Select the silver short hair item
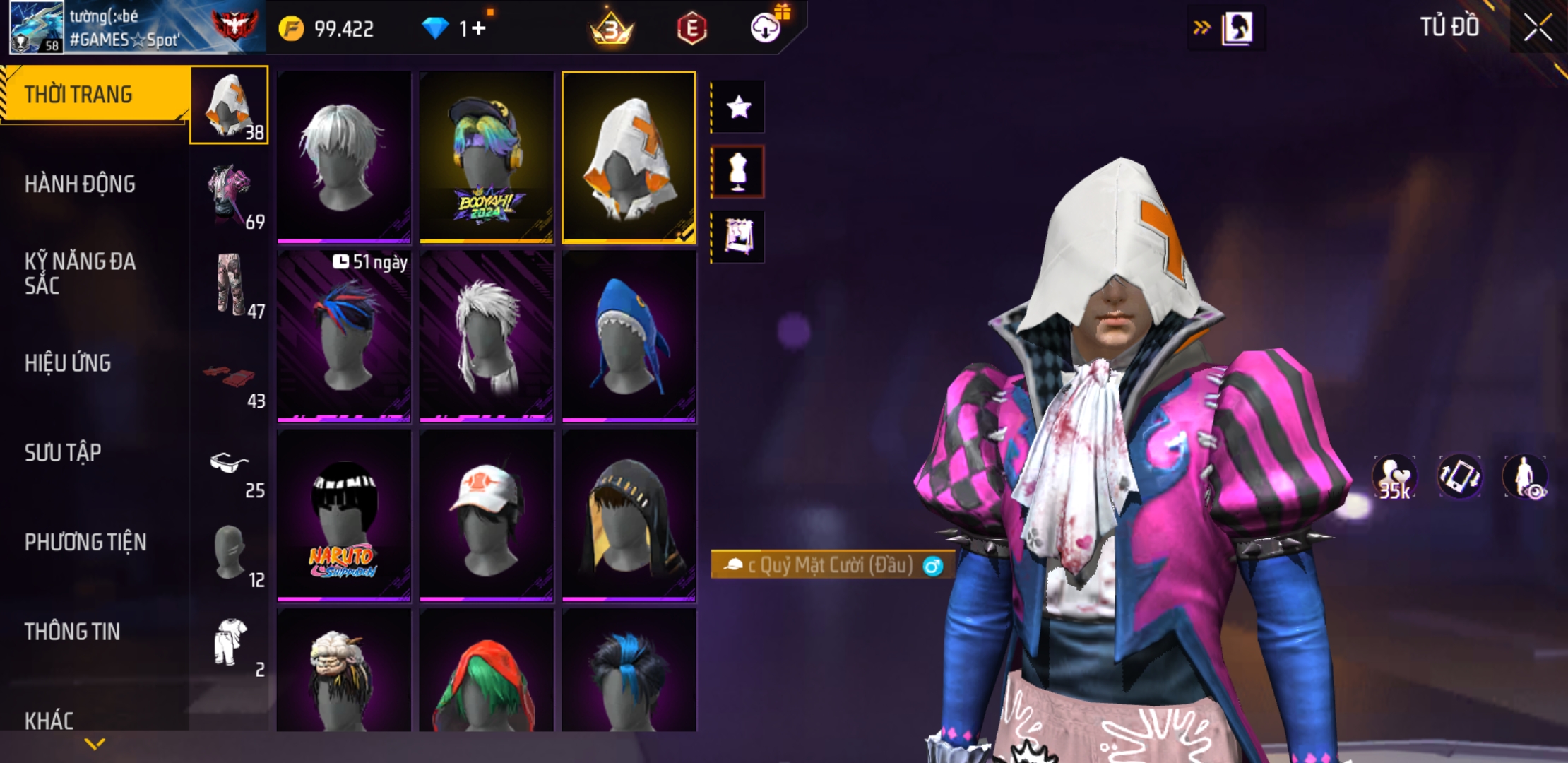The height and width of the screenshot is (763, 1568). coord(344,157)
